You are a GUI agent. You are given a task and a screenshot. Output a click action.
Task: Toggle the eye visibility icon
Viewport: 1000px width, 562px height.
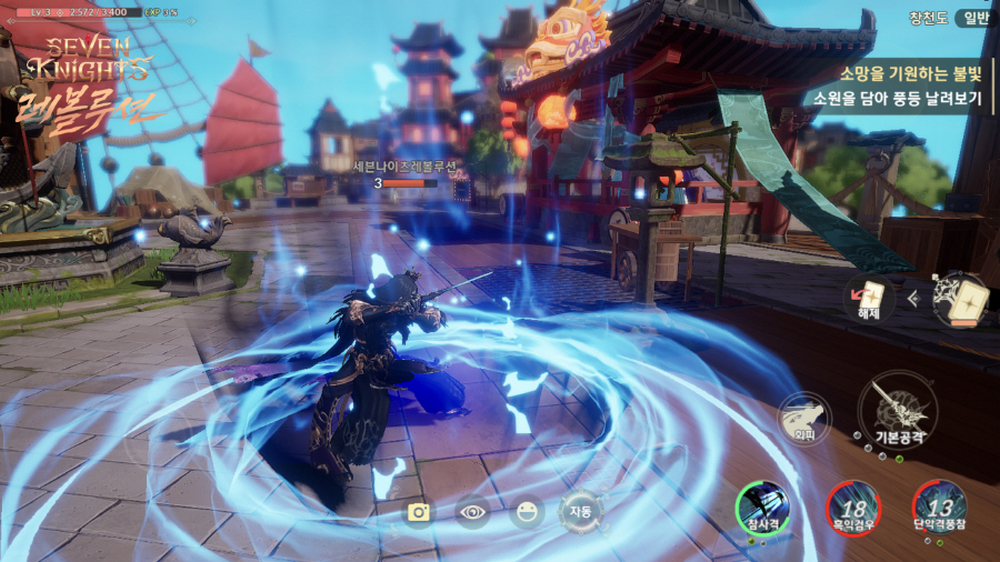point(473,513)
